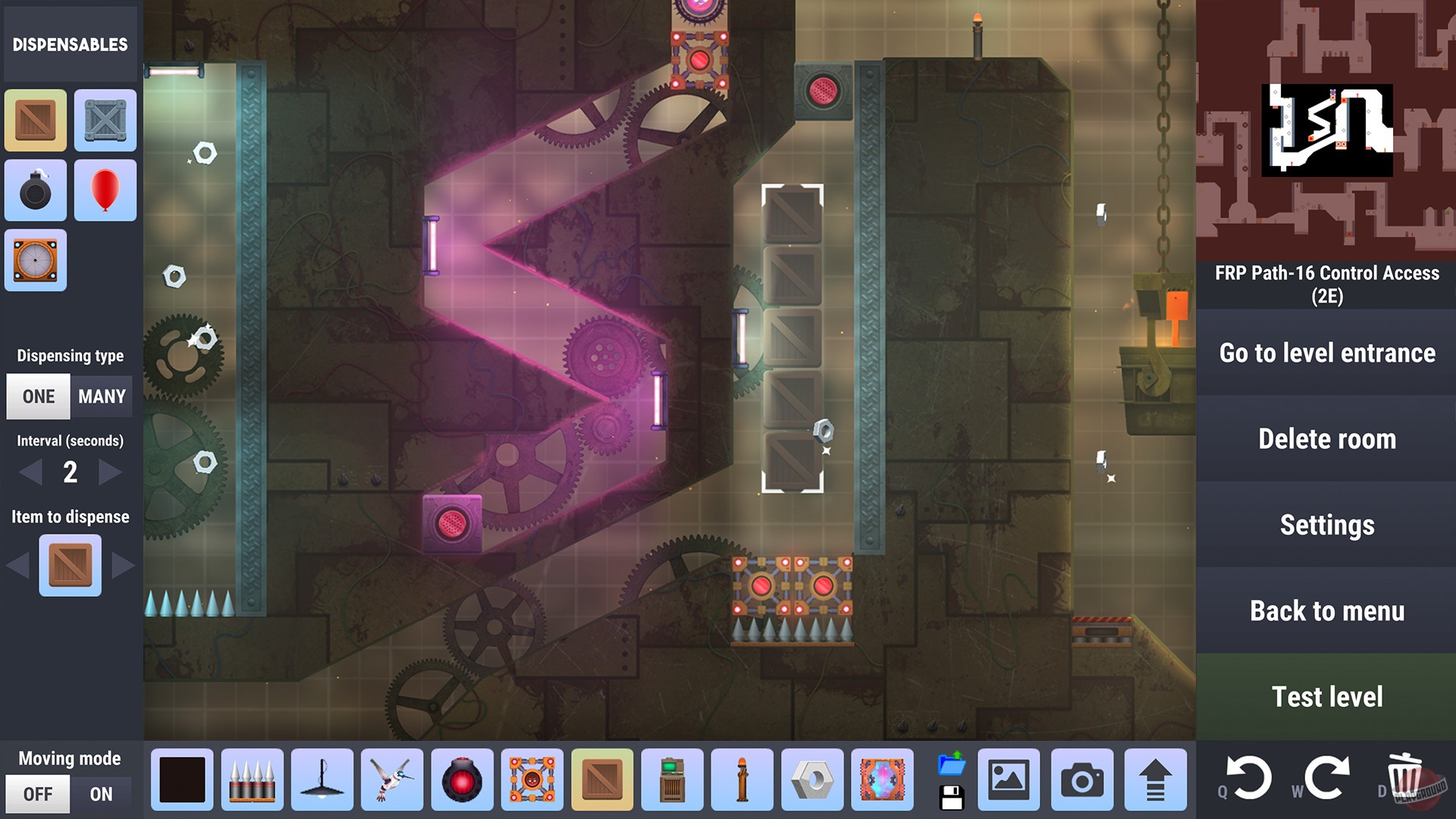Select the torch object in the toolbar
This screenshot has width=1456, height=819.
click(742, 780)
